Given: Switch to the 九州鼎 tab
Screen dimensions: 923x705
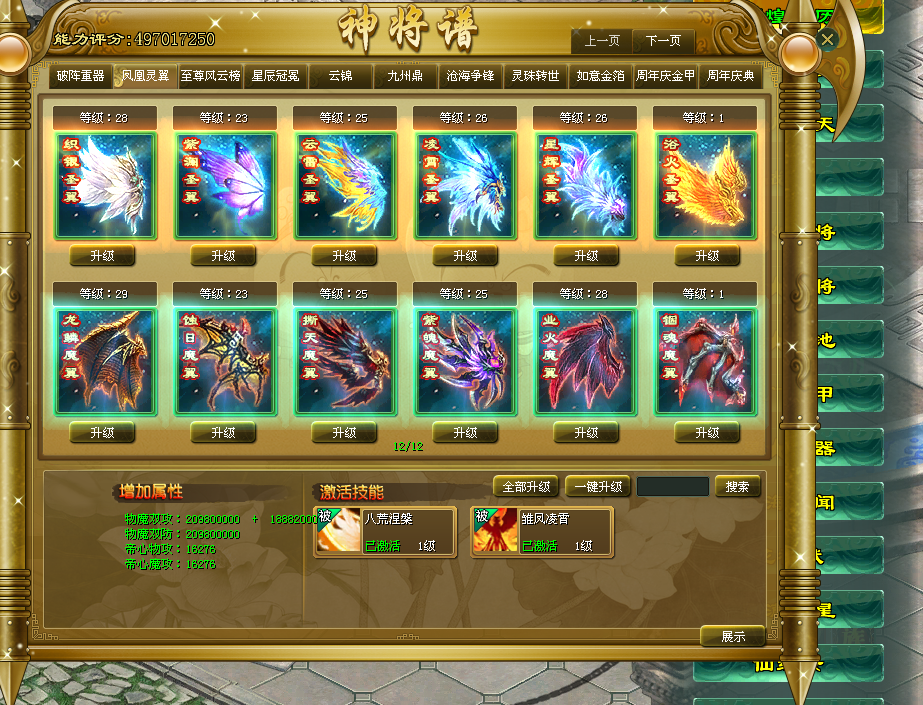Looking at the screenshot, I should (406, 76).
